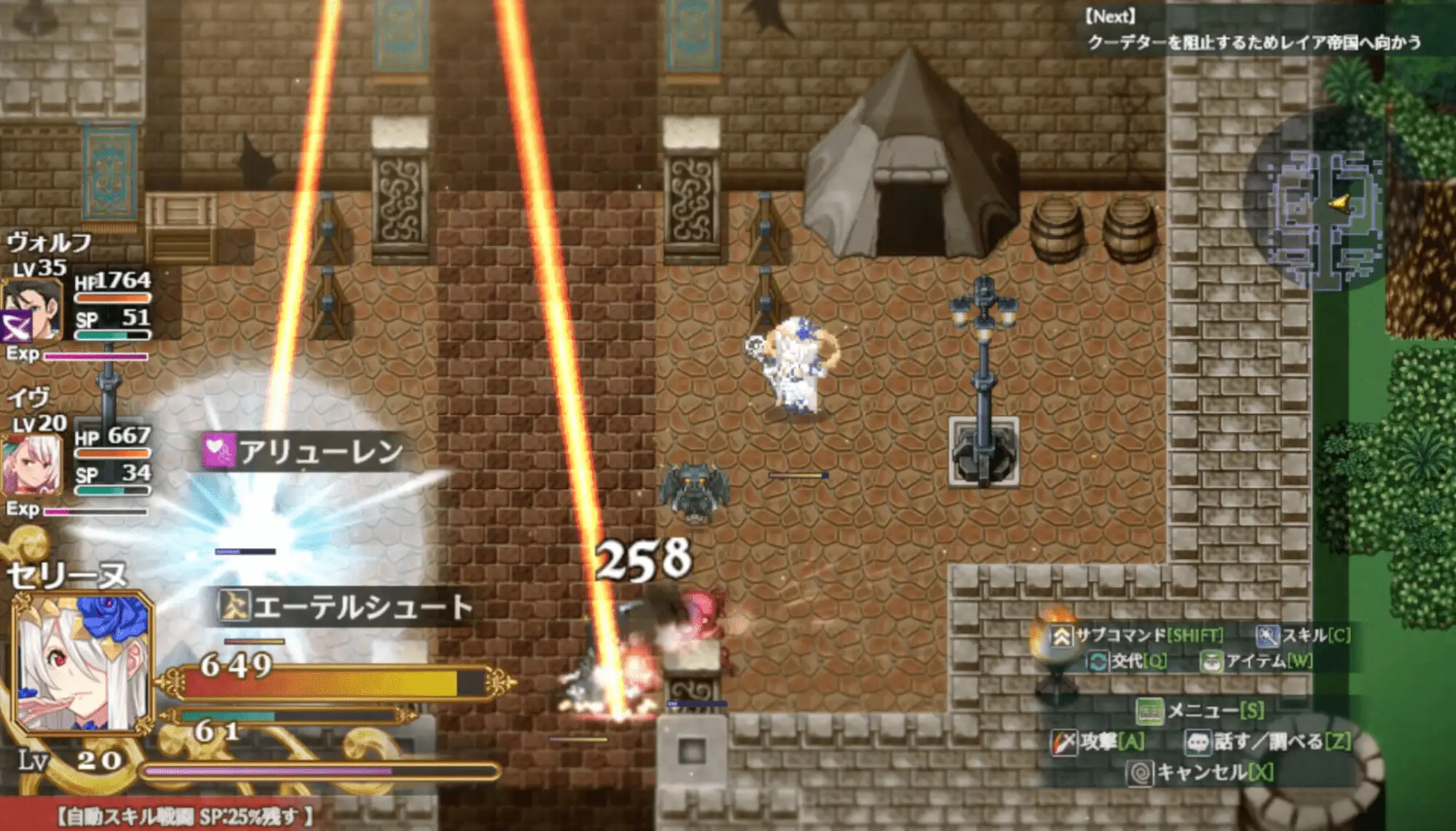This screenshot has height=831, width=1456.
Task: Open the item command
Action: point(1257,661)
